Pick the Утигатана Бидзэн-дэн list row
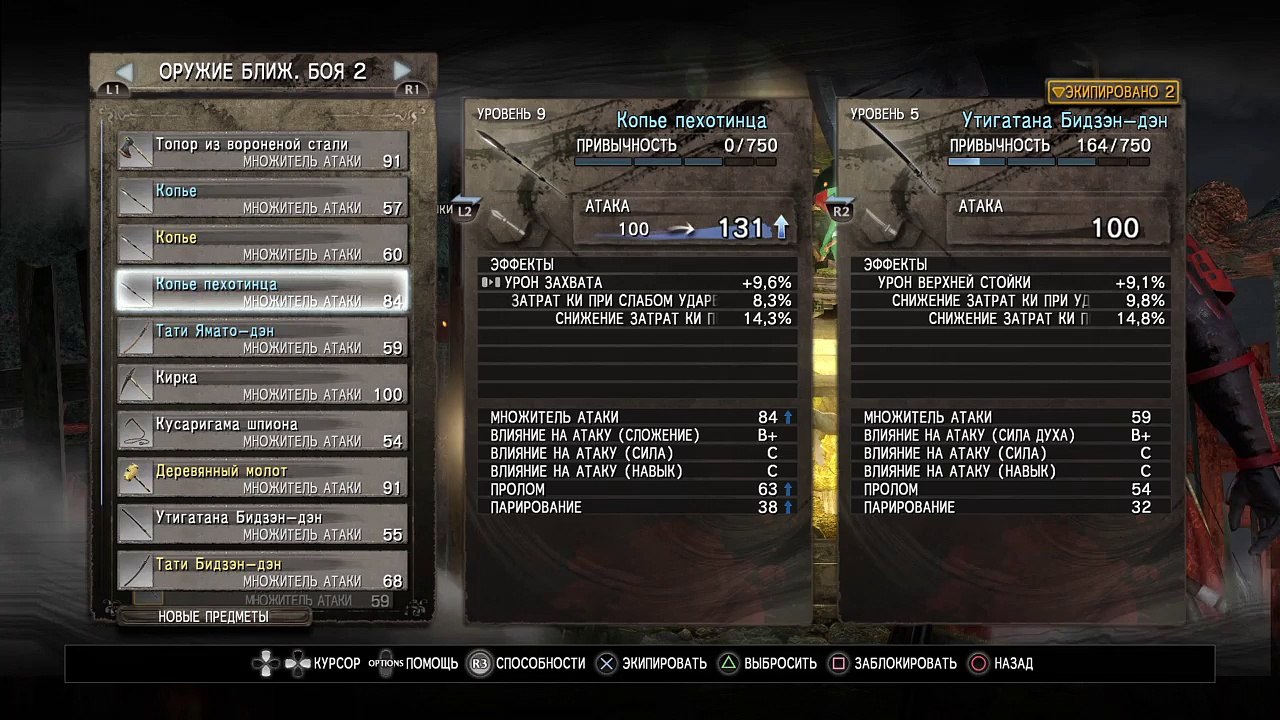1280x720 pixels. (x=262, y=526)
